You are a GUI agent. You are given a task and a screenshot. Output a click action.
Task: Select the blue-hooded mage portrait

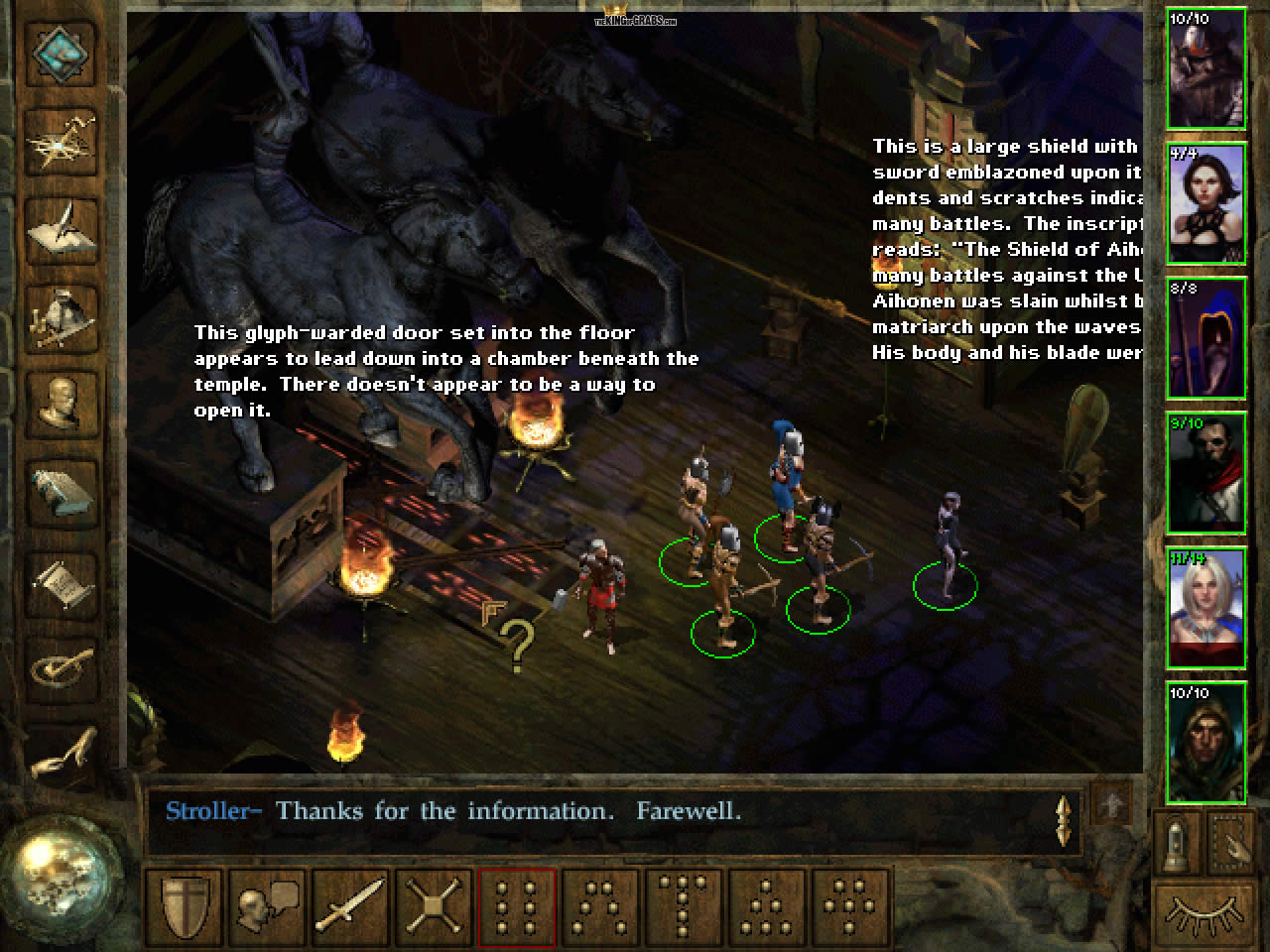[x=1206, y=339]
